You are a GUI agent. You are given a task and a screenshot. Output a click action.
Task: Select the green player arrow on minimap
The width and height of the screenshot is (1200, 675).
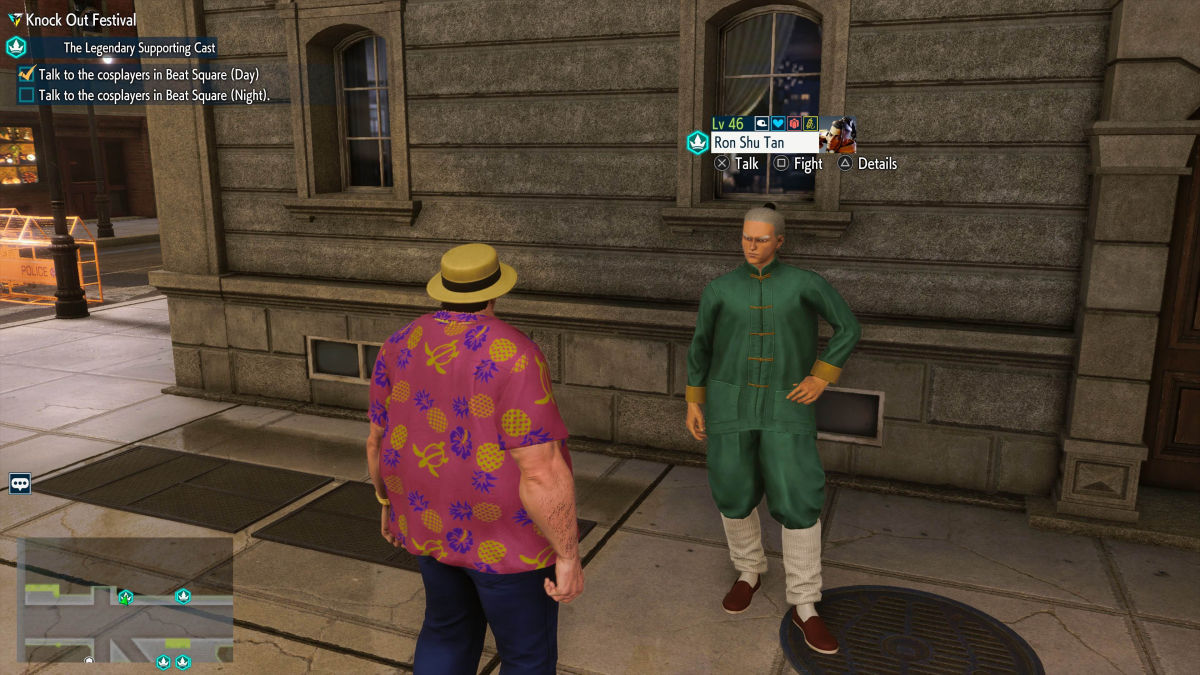click(125, 597)
